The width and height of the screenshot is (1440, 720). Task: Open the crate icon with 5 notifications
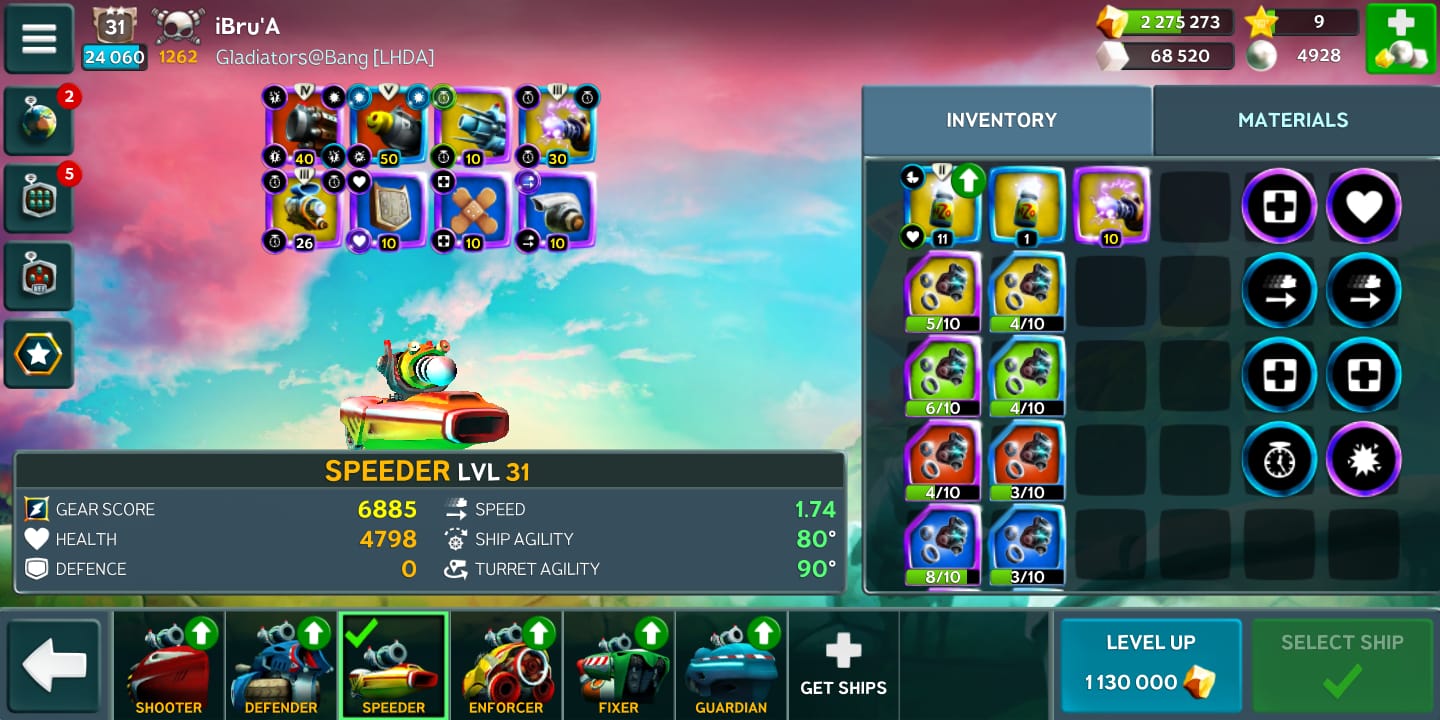[x=39, y=199]
